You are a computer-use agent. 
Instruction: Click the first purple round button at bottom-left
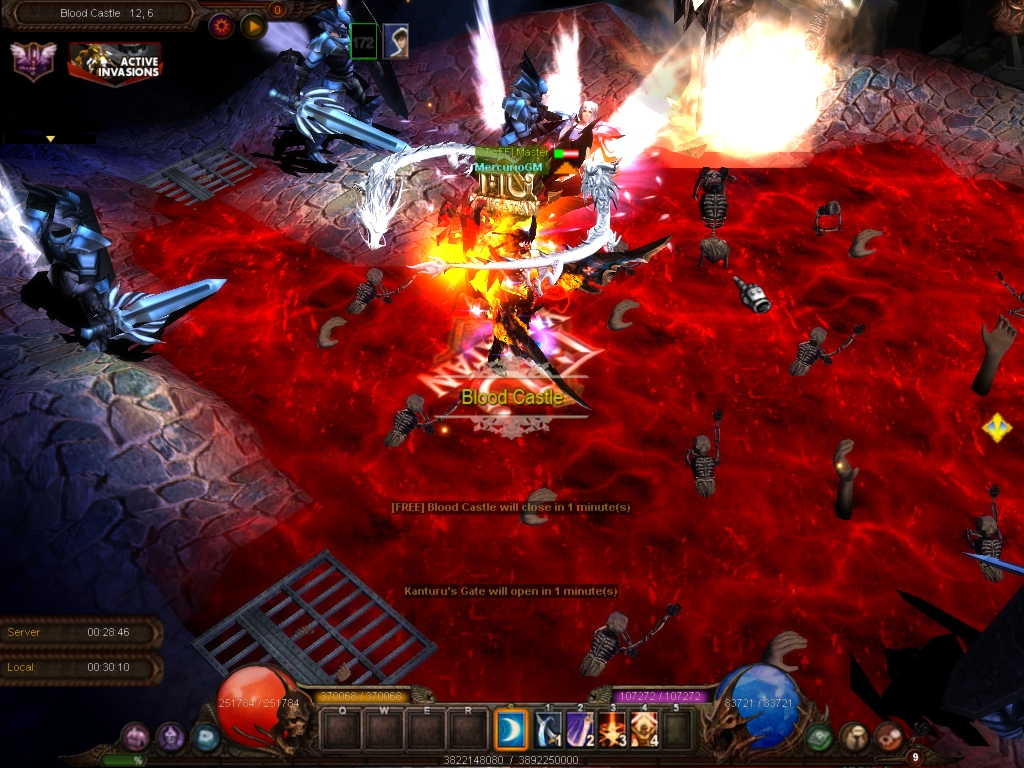tap(135, 738)
